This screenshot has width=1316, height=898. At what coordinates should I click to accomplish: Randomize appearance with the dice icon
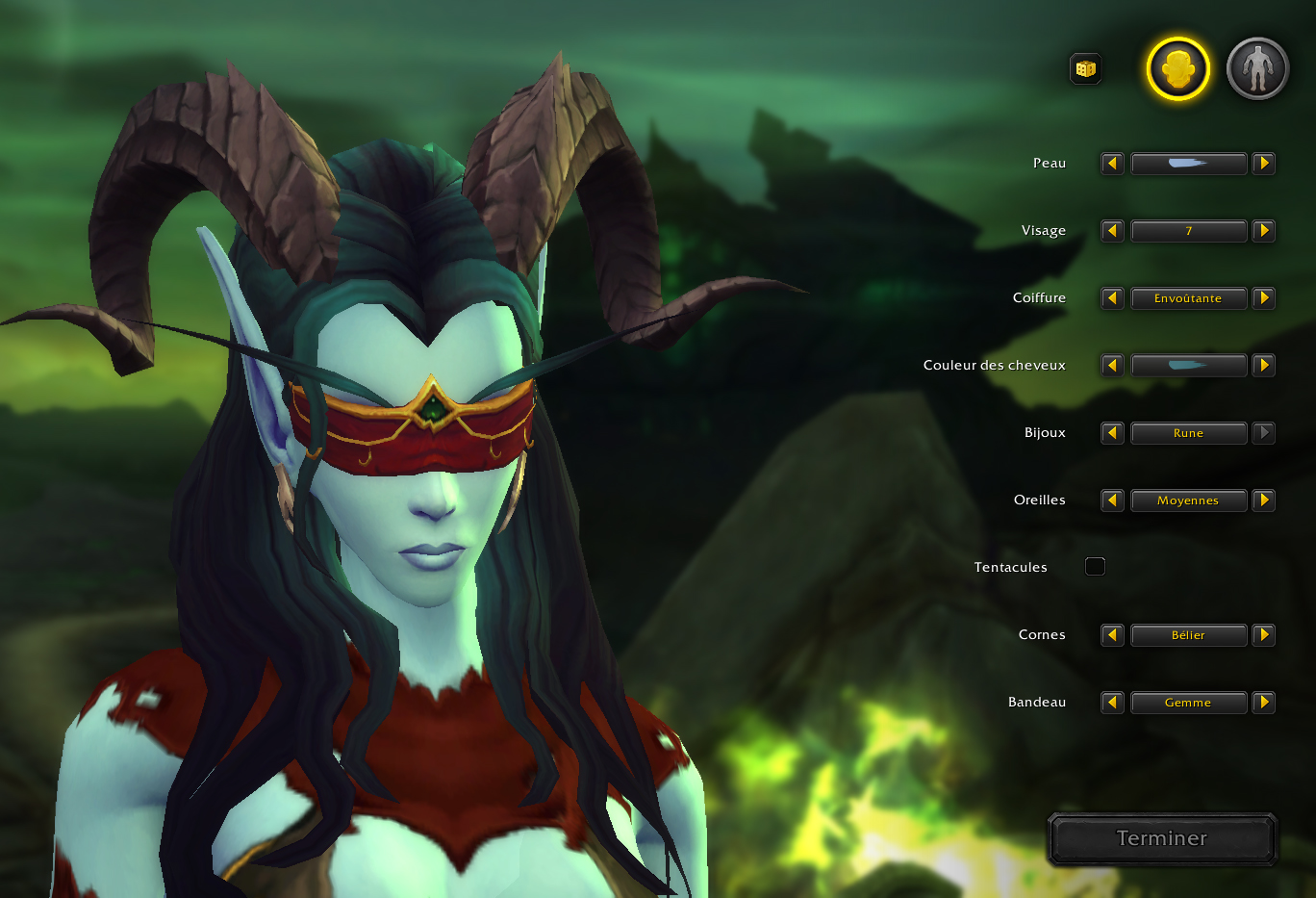[1085, 68]
